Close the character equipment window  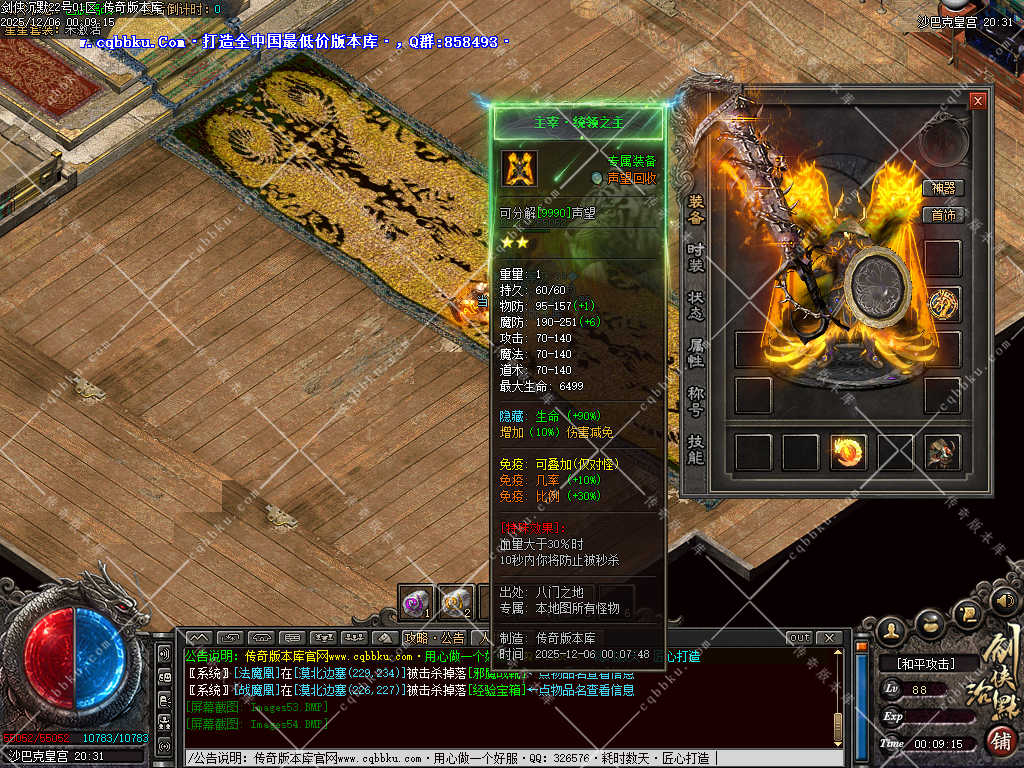(977, 101)
